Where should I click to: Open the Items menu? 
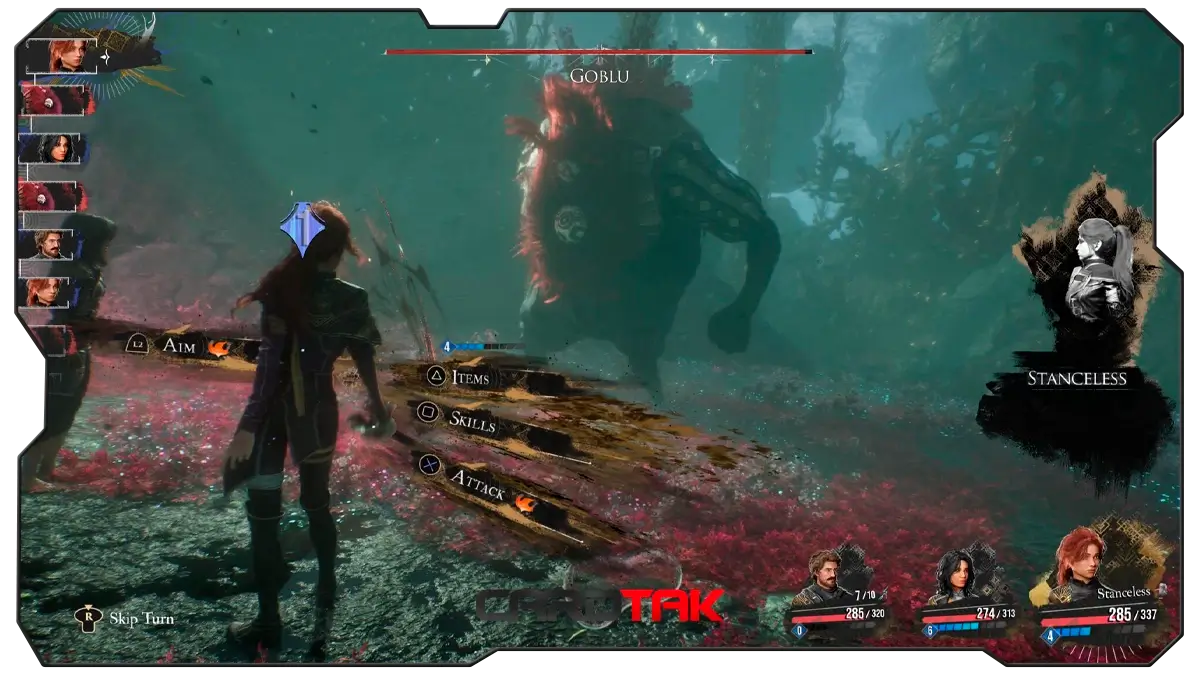470,377
